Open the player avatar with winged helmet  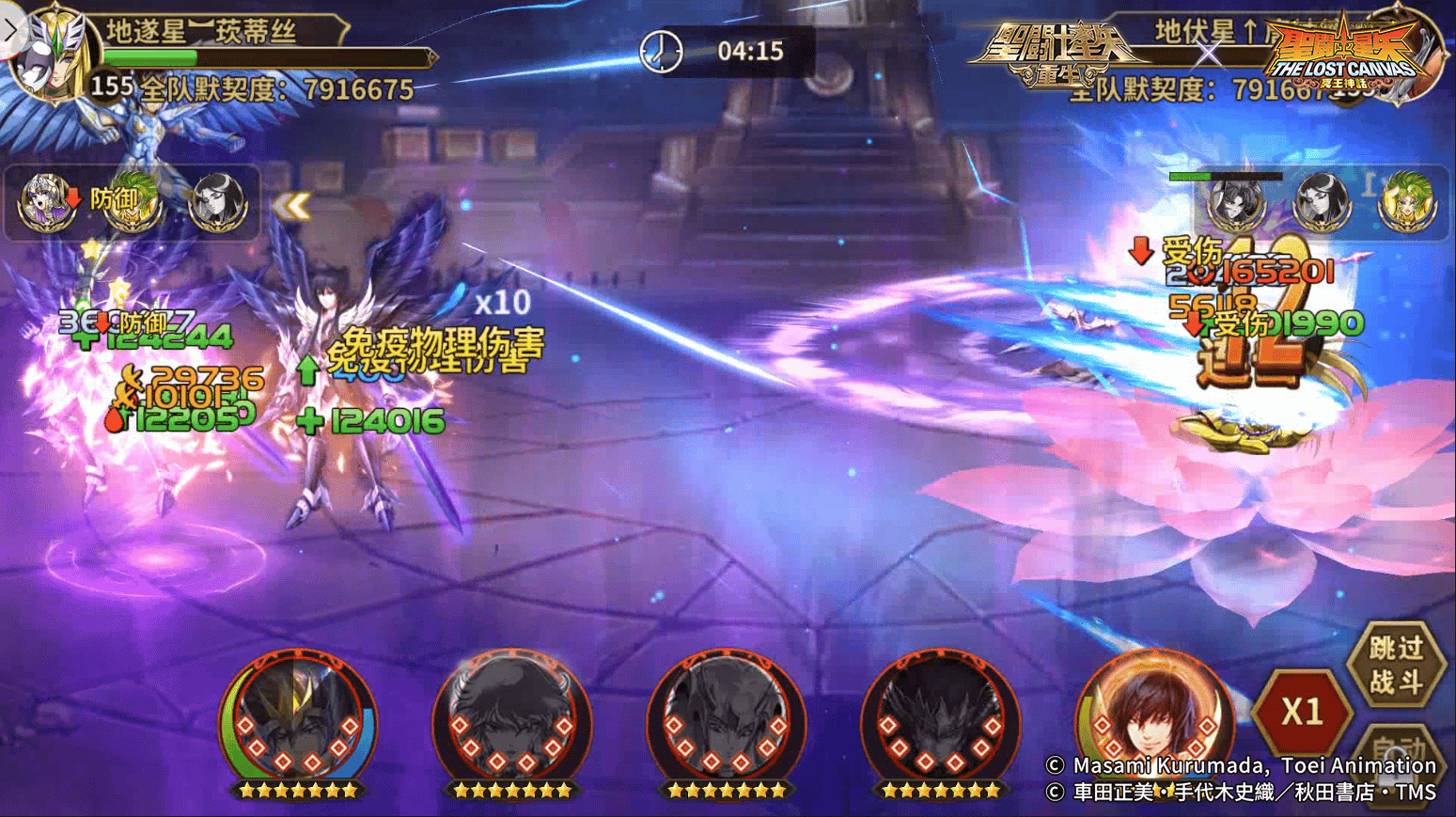[52, 55]
